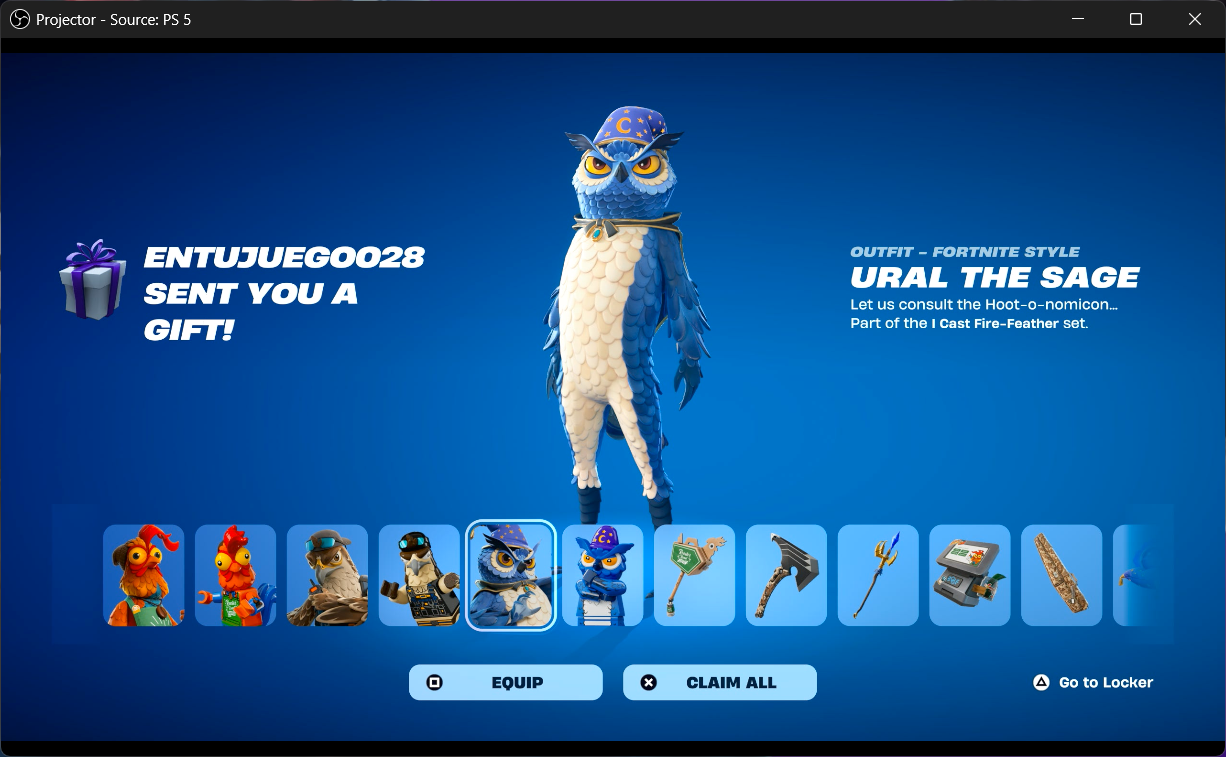
Task: Go to Locker
Action: [x=1093, y=682]
